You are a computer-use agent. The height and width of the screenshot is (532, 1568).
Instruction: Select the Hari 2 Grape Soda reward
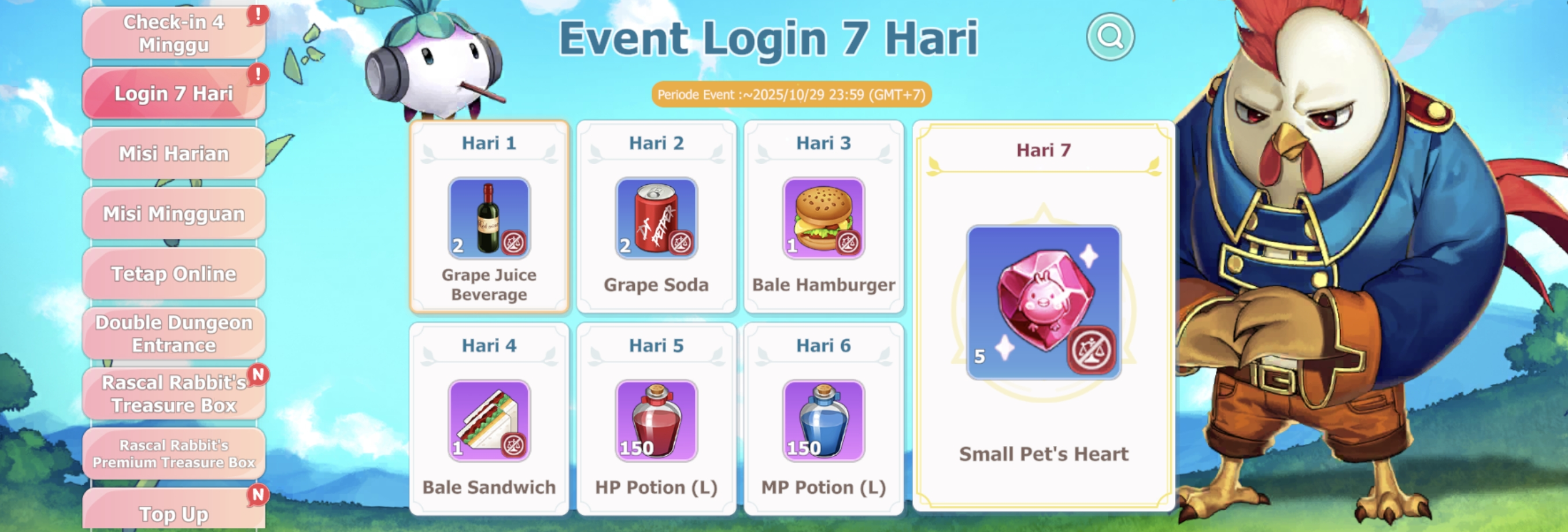(656, 218)
